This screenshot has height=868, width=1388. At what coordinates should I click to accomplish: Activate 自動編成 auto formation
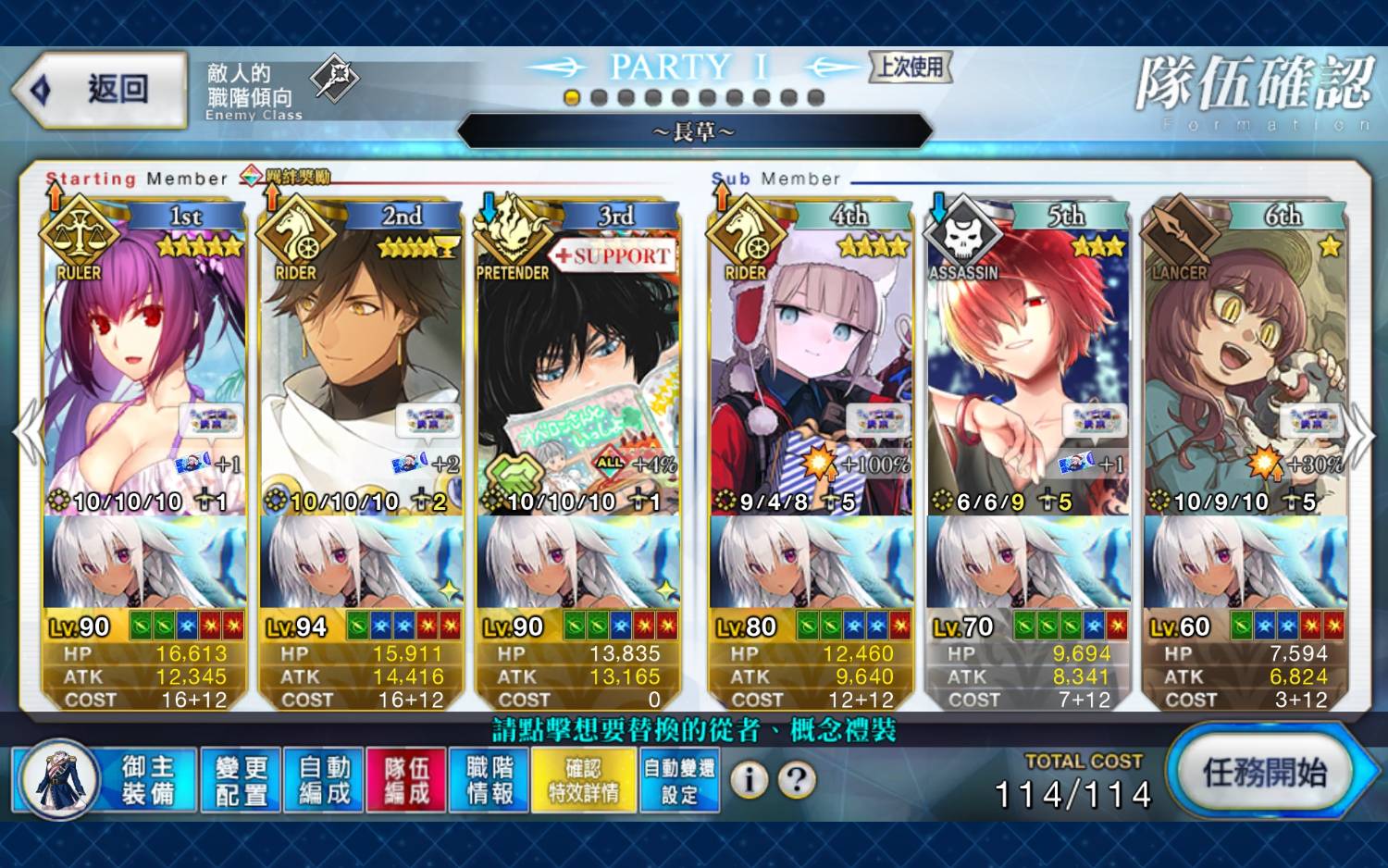coord(324,780)
